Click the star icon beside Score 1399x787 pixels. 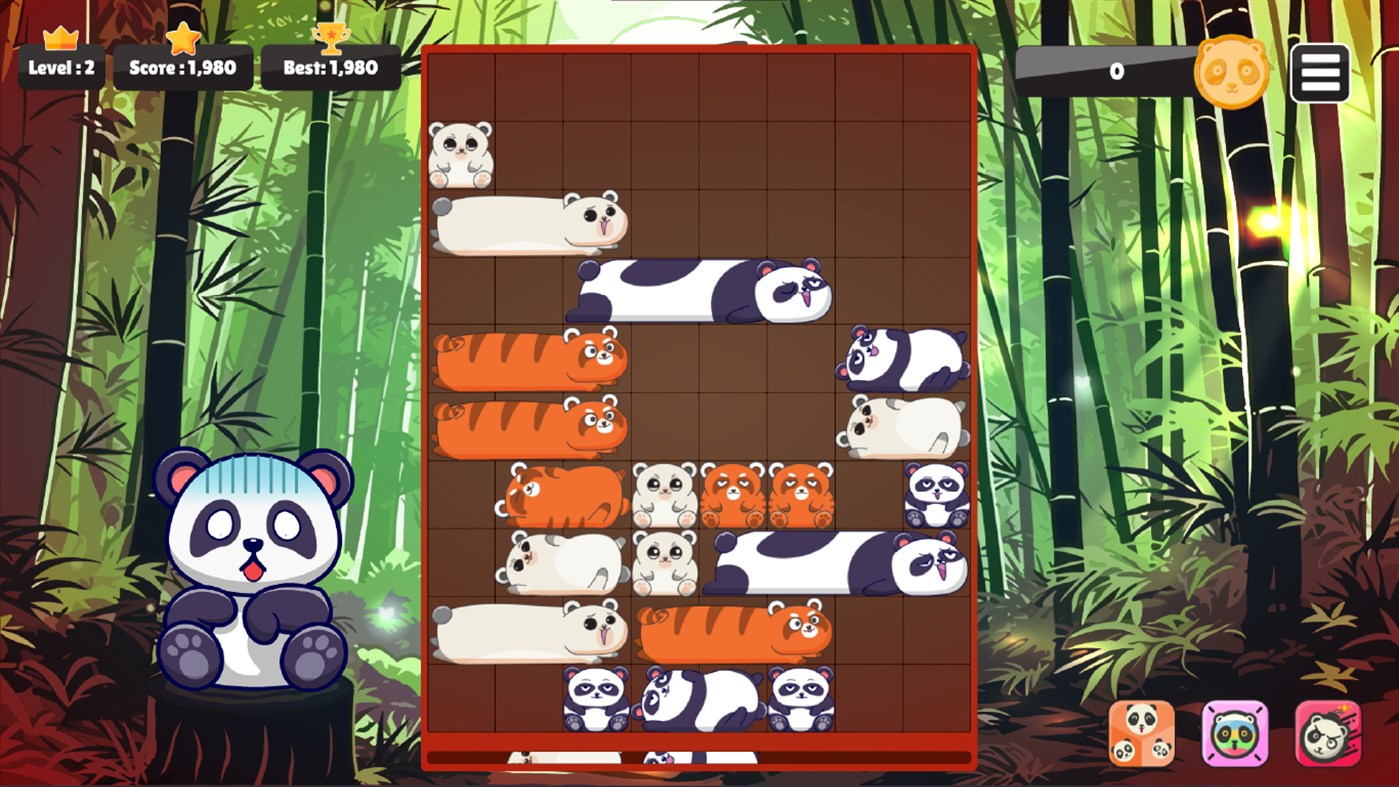(x=181, y=40)
